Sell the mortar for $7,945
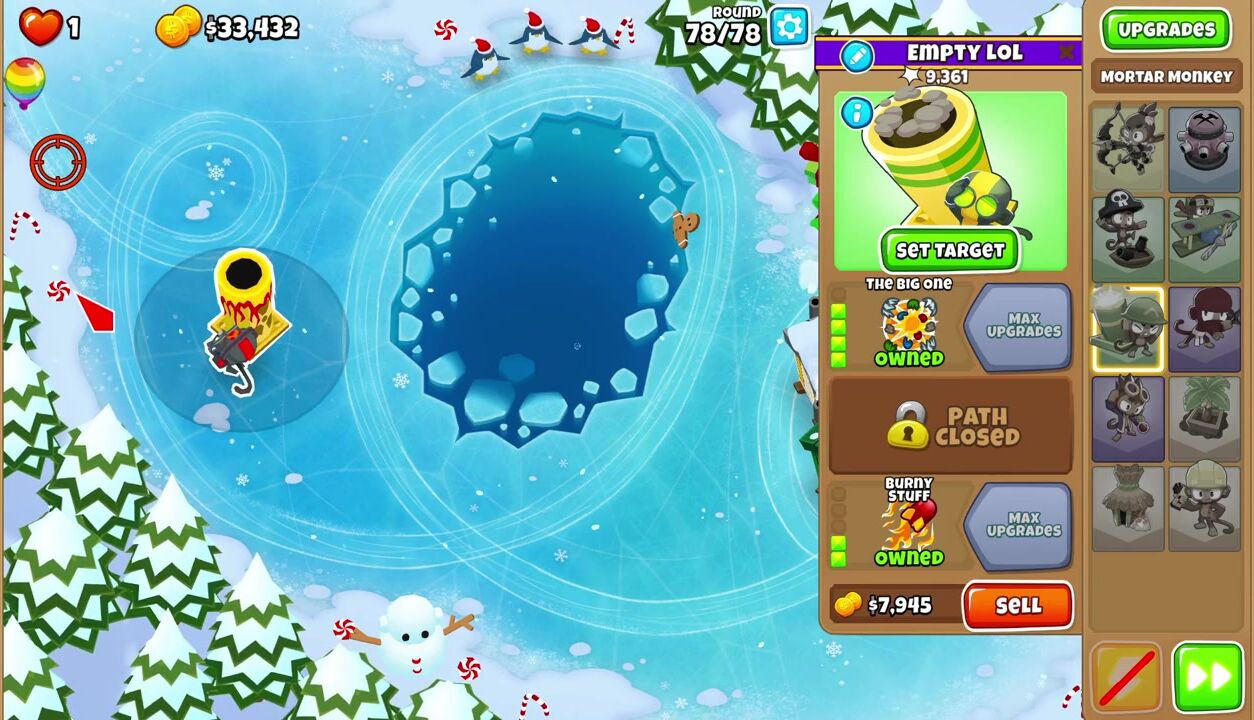The width and height of the screenshot is (1254, 720). click(x=1018, y=606)
